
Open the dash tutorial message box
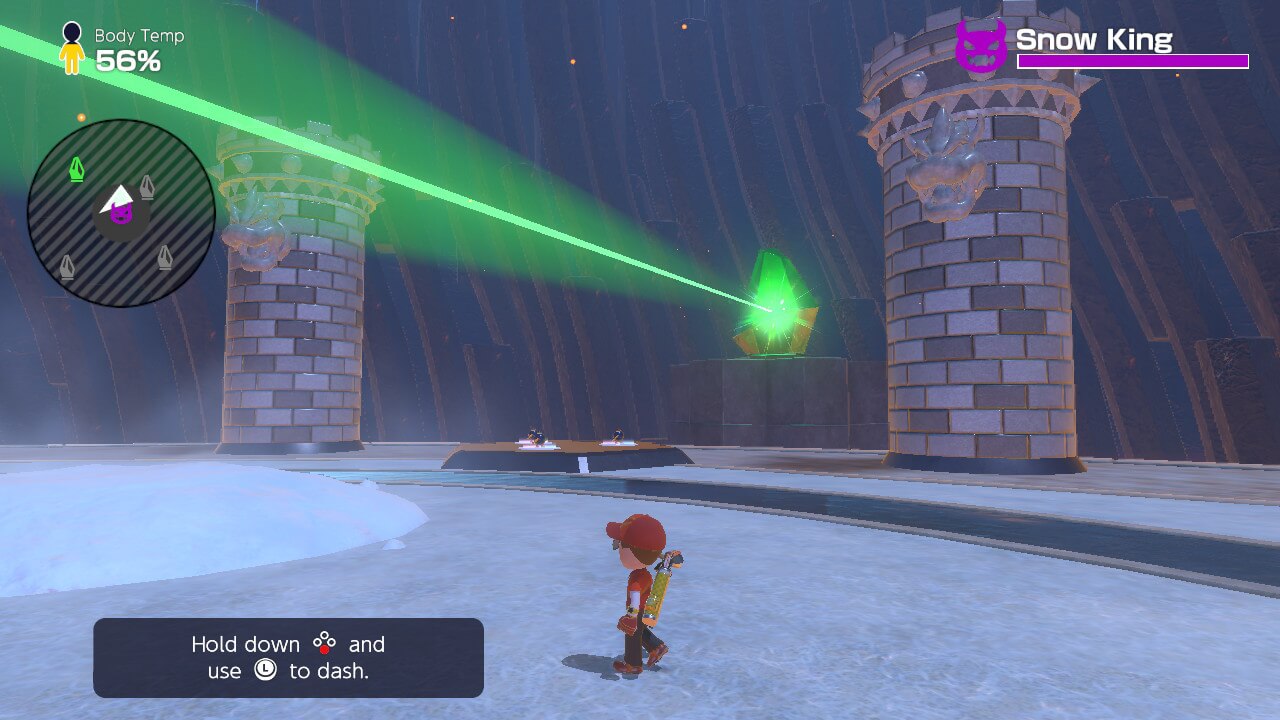pos(287,657)
